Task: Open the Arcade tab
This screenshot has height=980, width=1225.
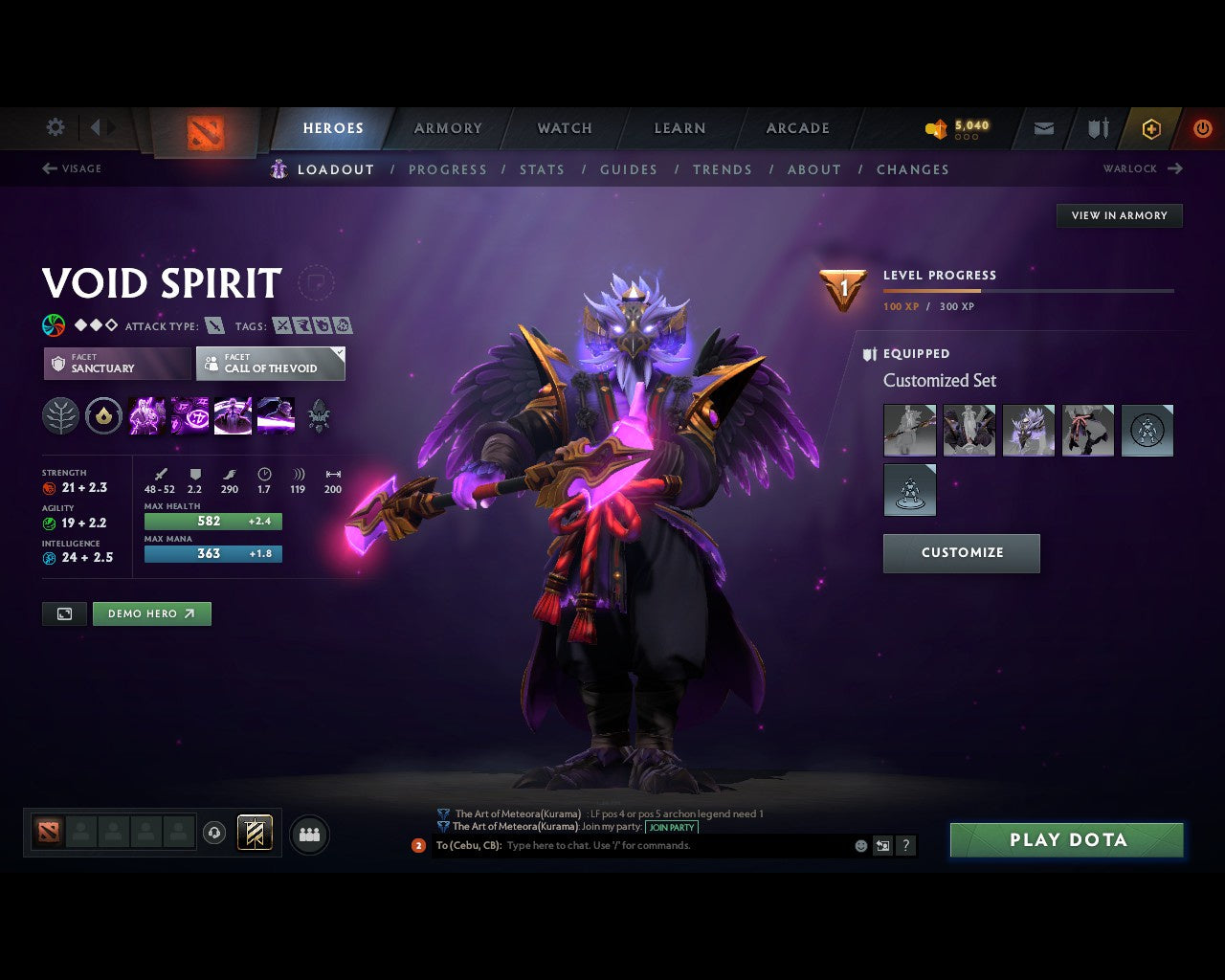Action: [x=797, y=128]
